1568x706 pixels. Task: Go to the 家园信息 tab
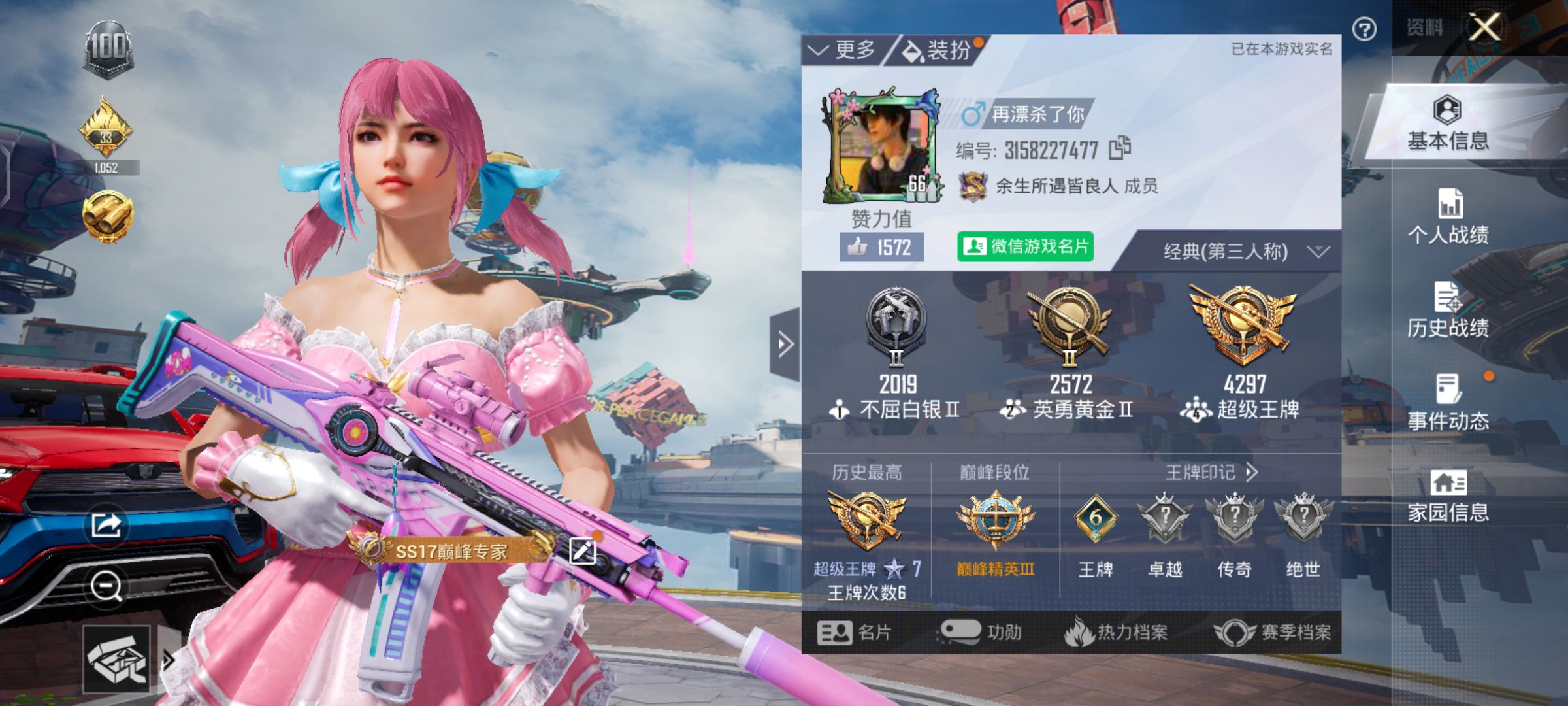pos(1448,496)
